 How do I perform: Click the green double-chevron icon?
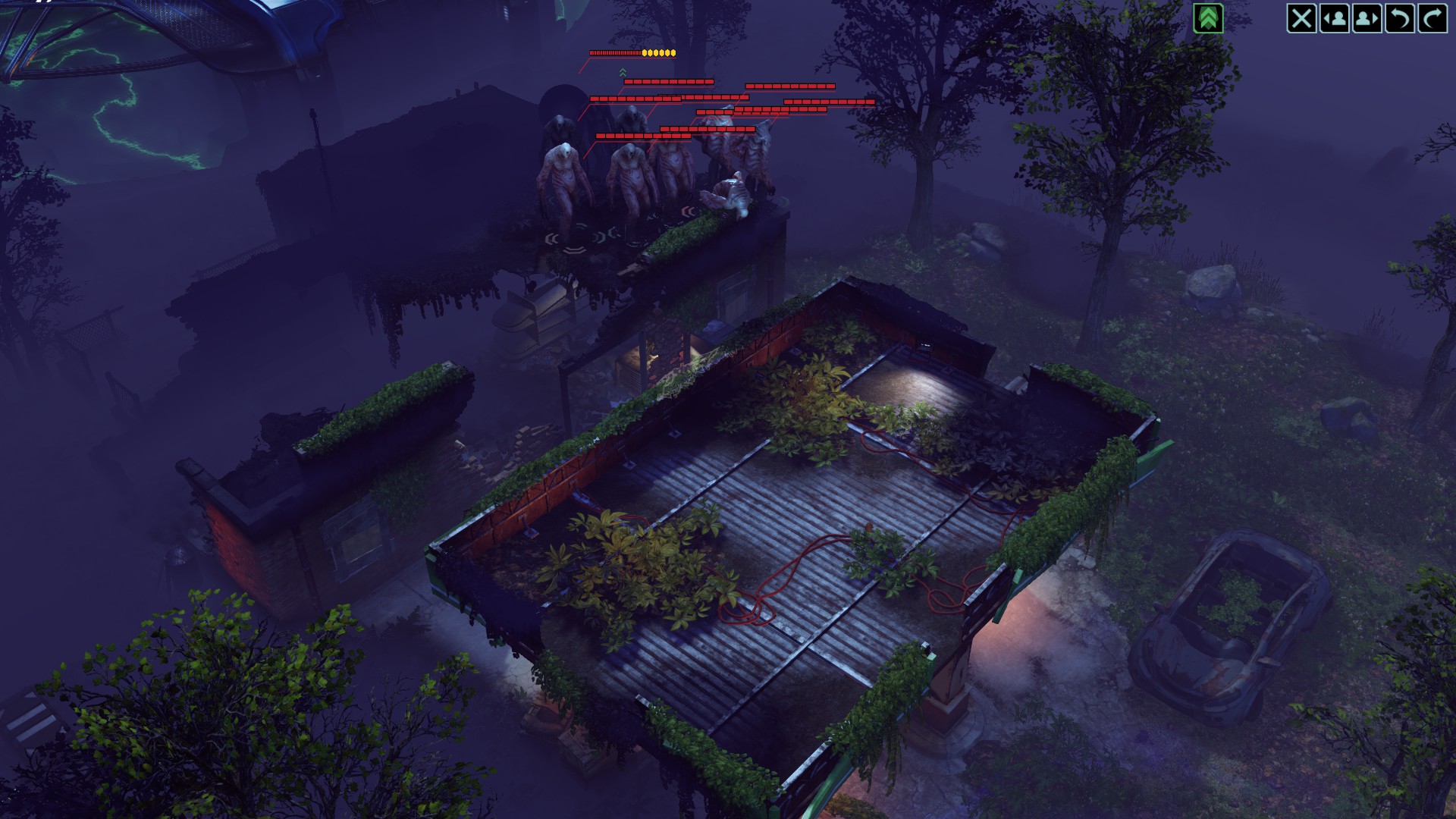pos(1208,18)
